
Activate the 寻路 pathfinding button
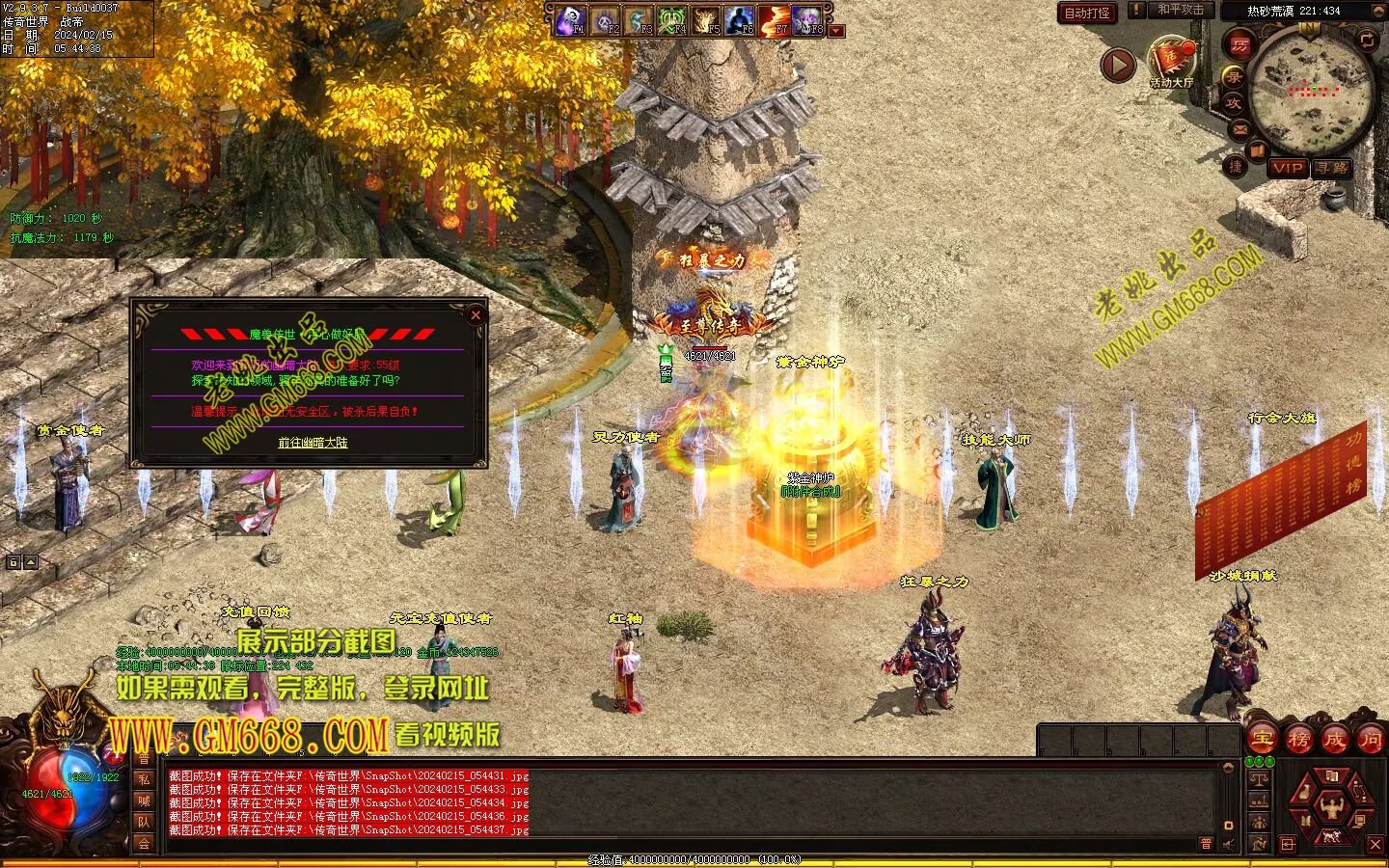click(1332, 168)
